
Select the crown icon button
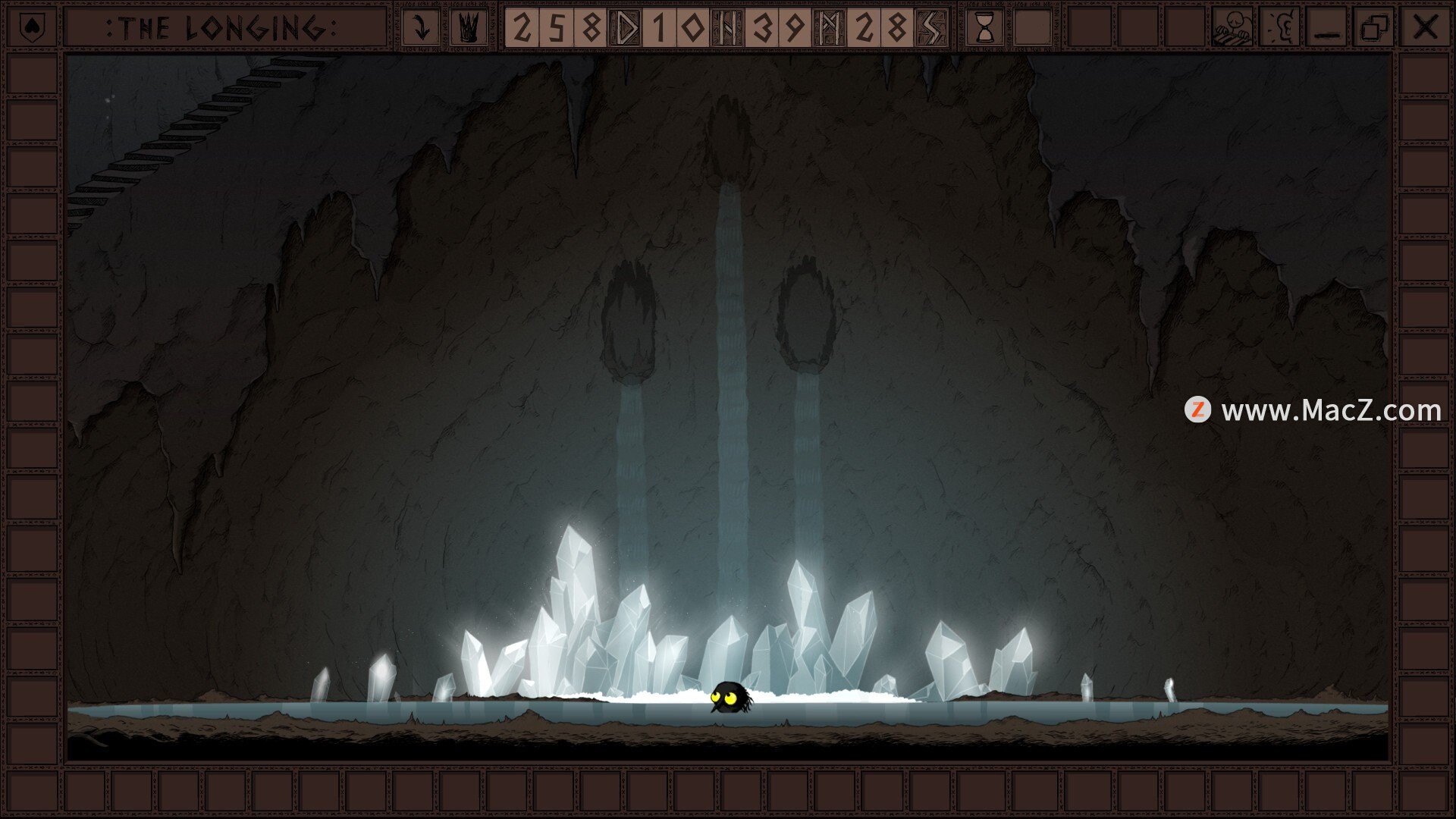(x=469, y=28)
